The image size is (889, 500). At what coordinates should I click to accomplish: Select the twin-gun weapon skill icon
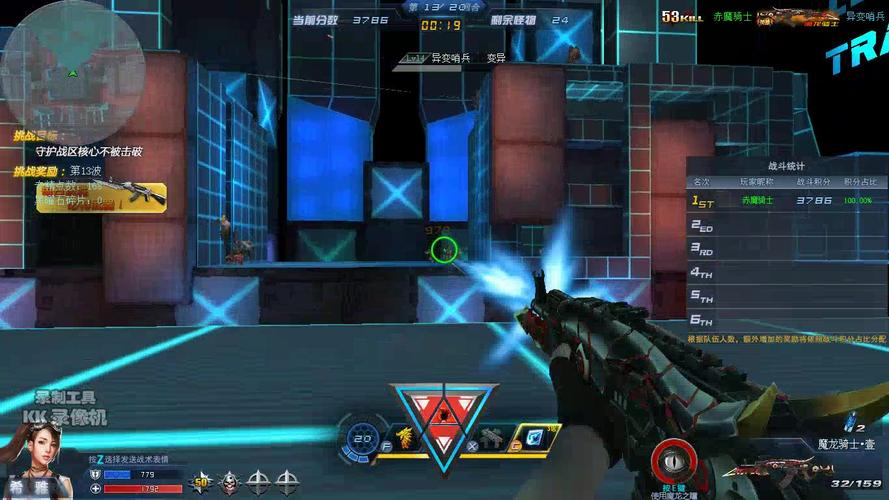(491, 436)
